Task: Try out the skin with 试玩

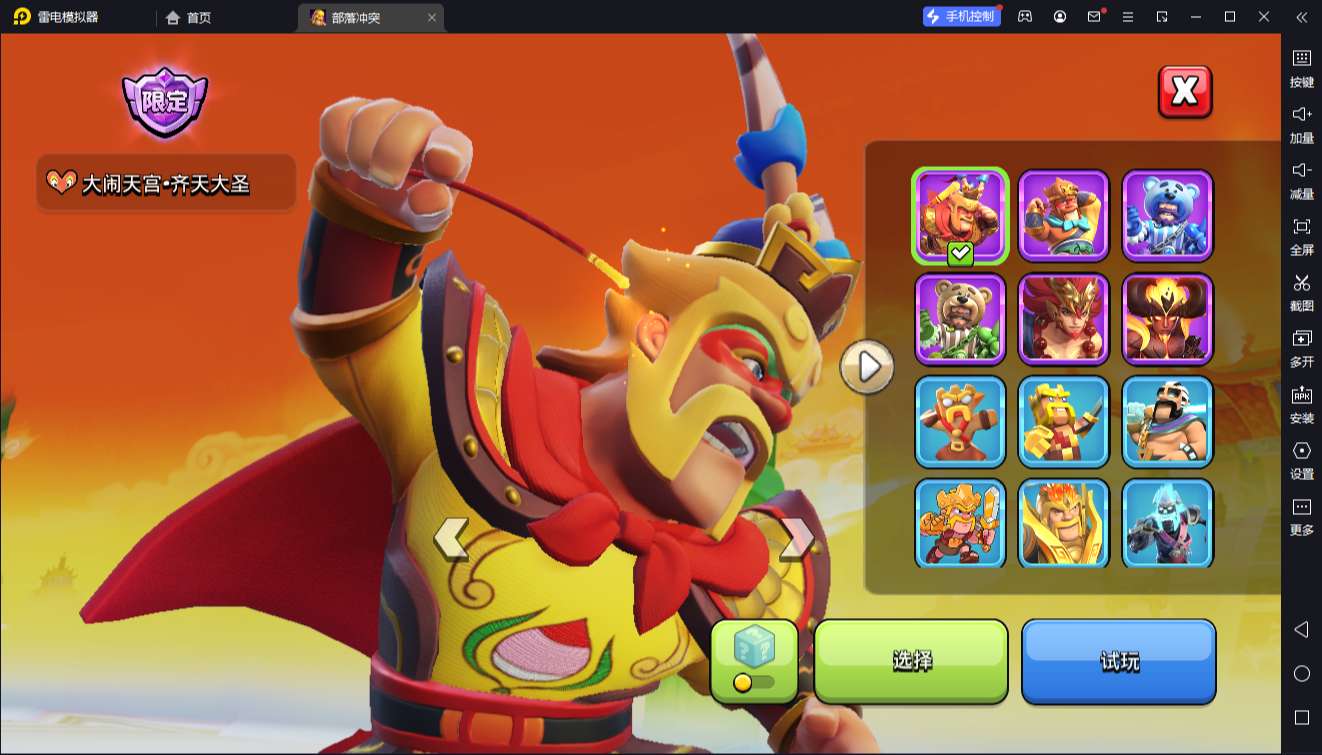Action: click(x=1118, y=660)
